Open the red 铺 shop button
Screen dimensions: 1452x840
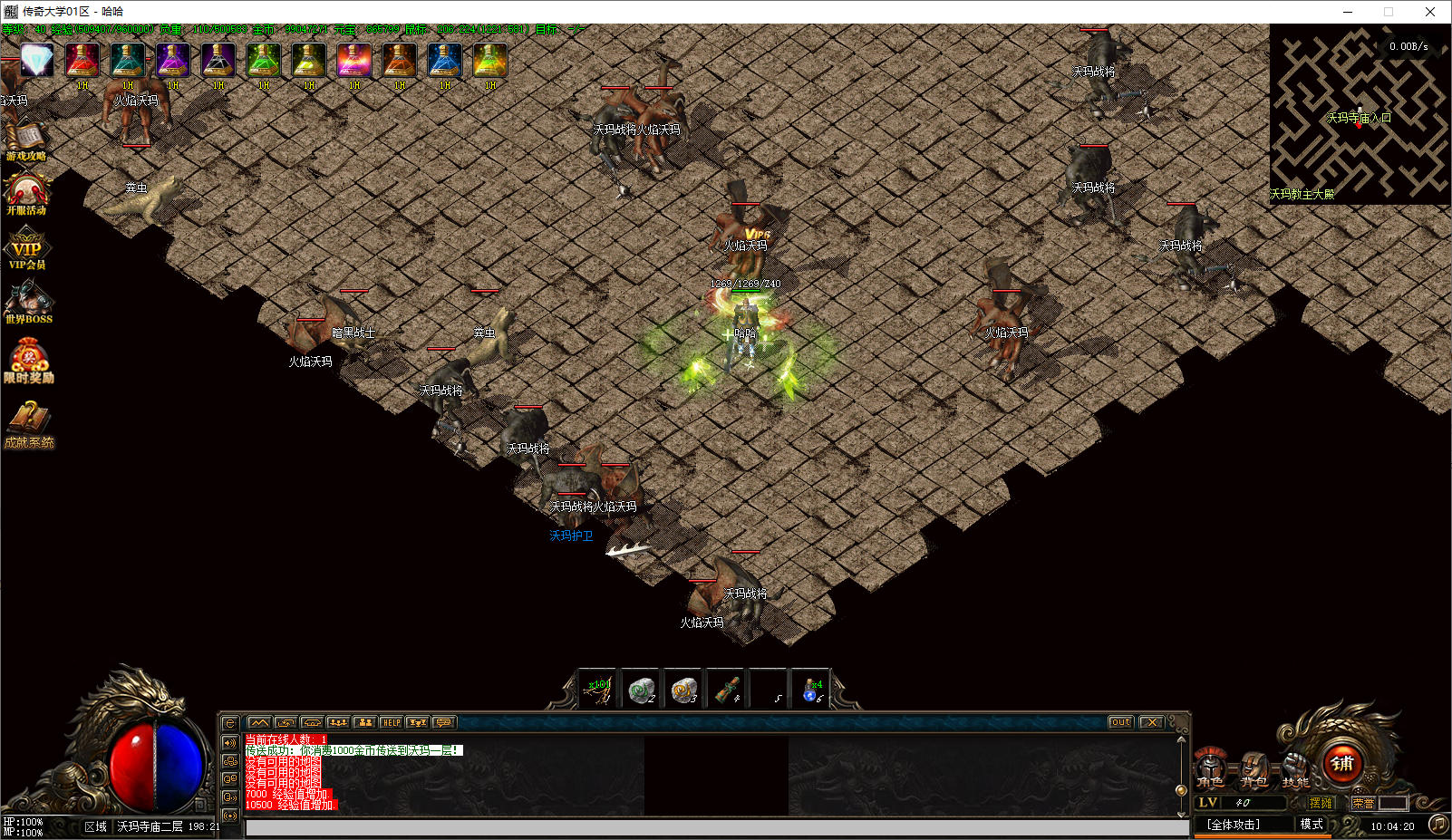1342,764
